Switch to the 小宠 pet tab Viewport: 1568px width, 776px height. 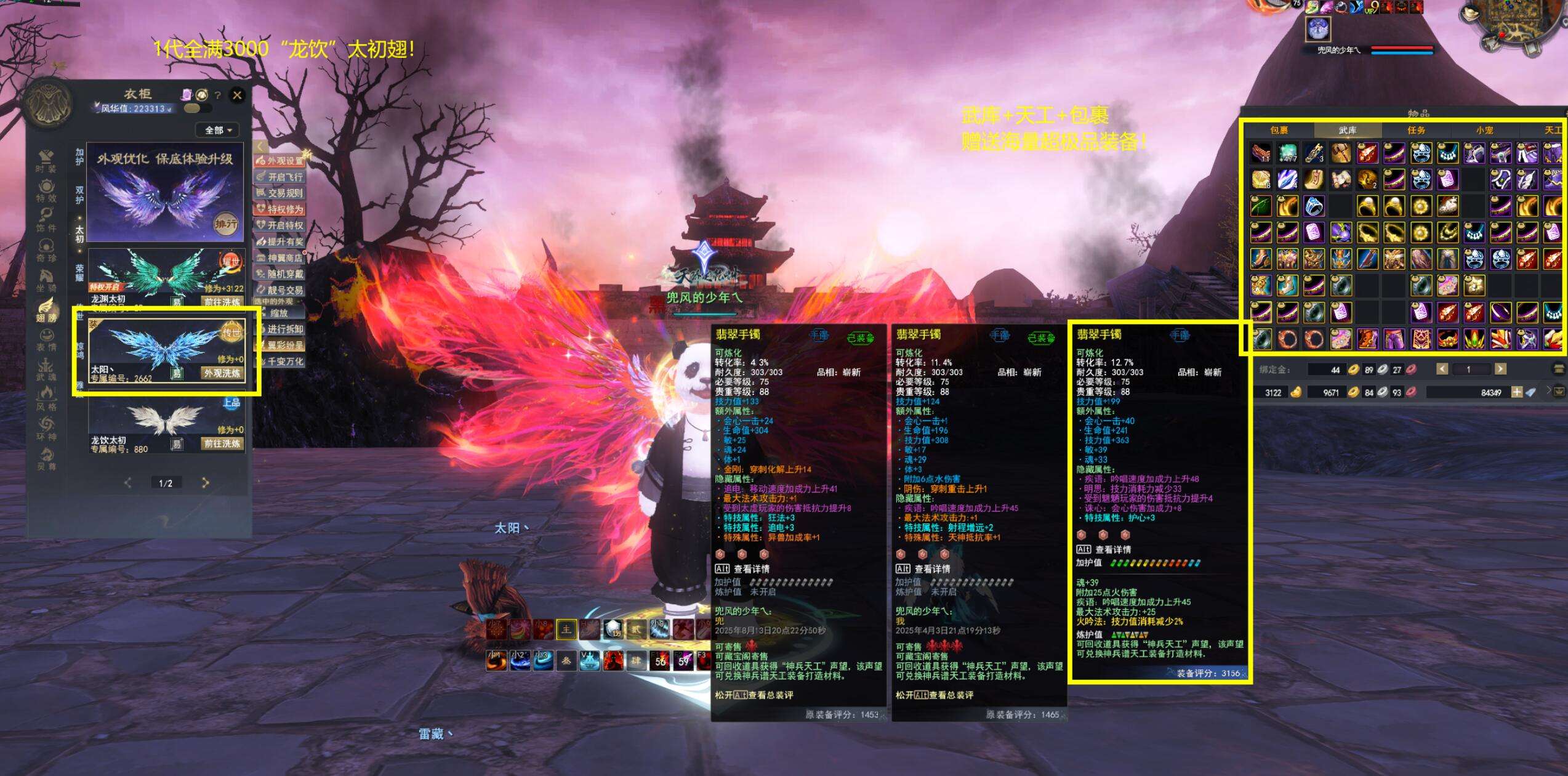point(1484,130)
